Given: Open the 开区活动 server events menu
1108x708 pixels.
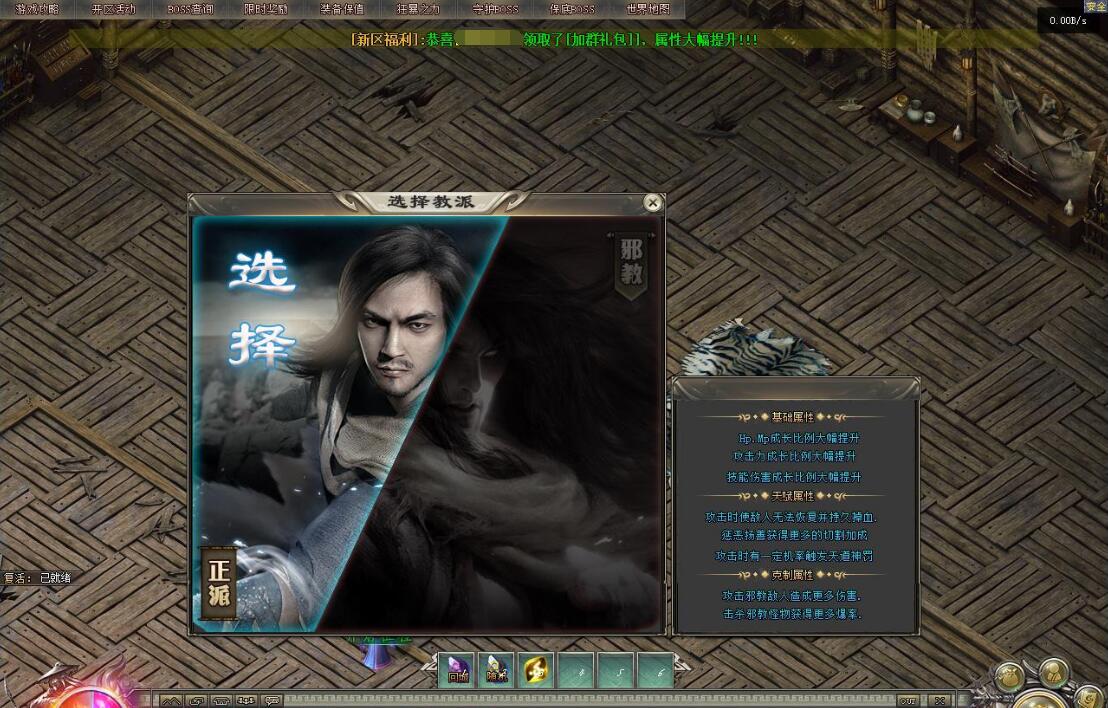Looking at the screenshot, I should (x=113, y=9).
